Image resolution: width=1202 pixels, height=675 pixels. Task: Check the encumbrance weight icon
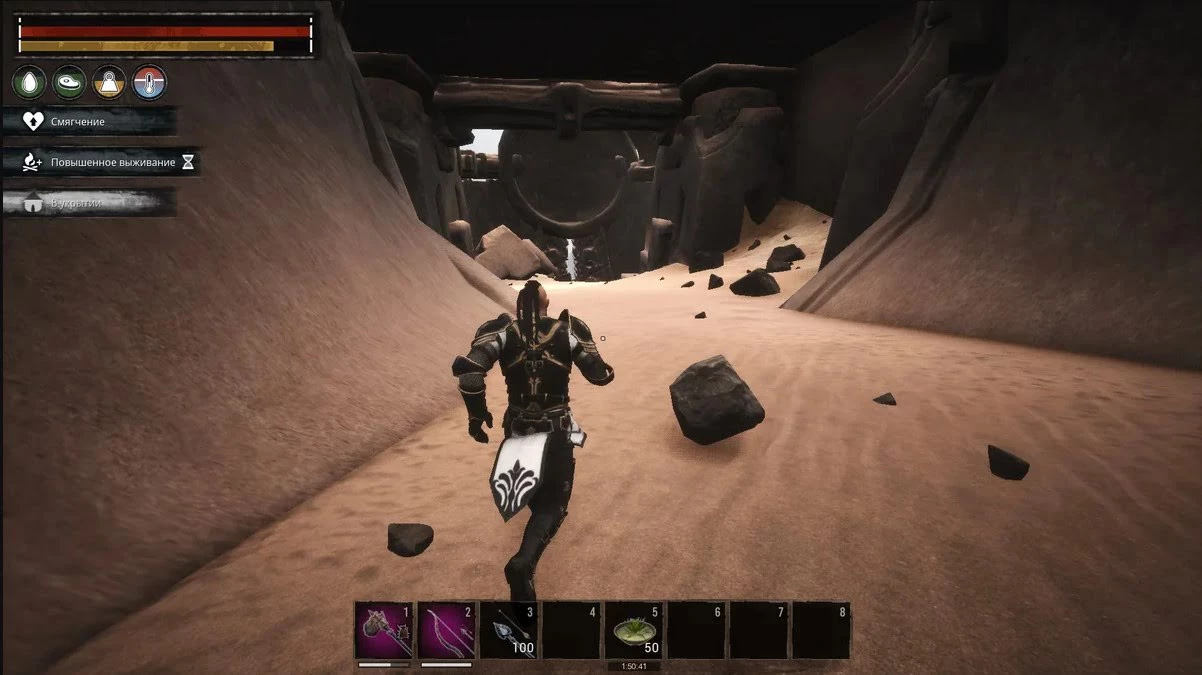[109, 82]
